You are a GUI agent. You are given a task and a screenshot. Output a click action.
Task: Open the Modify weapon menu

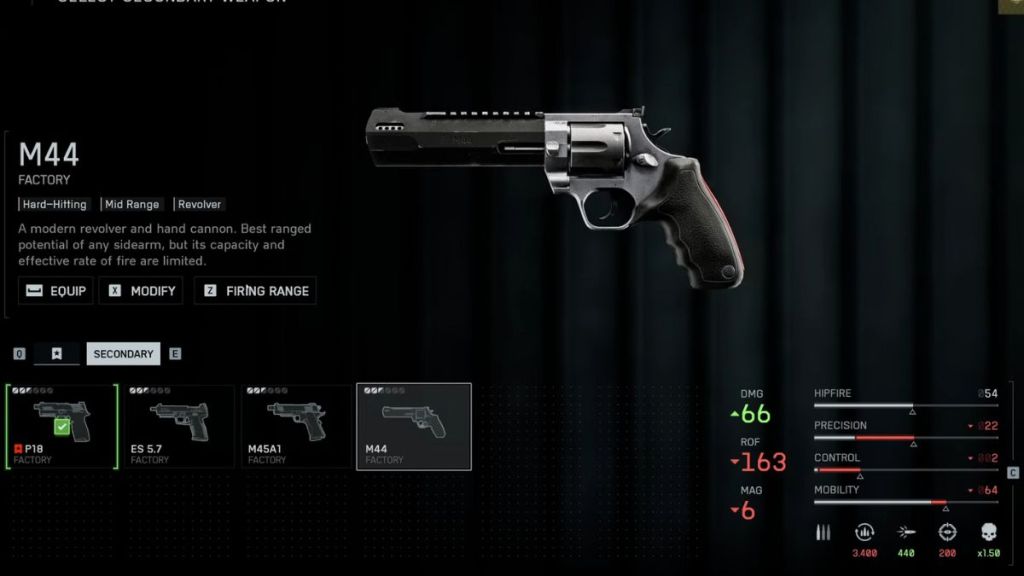pyautogui.click(x=141, y=291)
